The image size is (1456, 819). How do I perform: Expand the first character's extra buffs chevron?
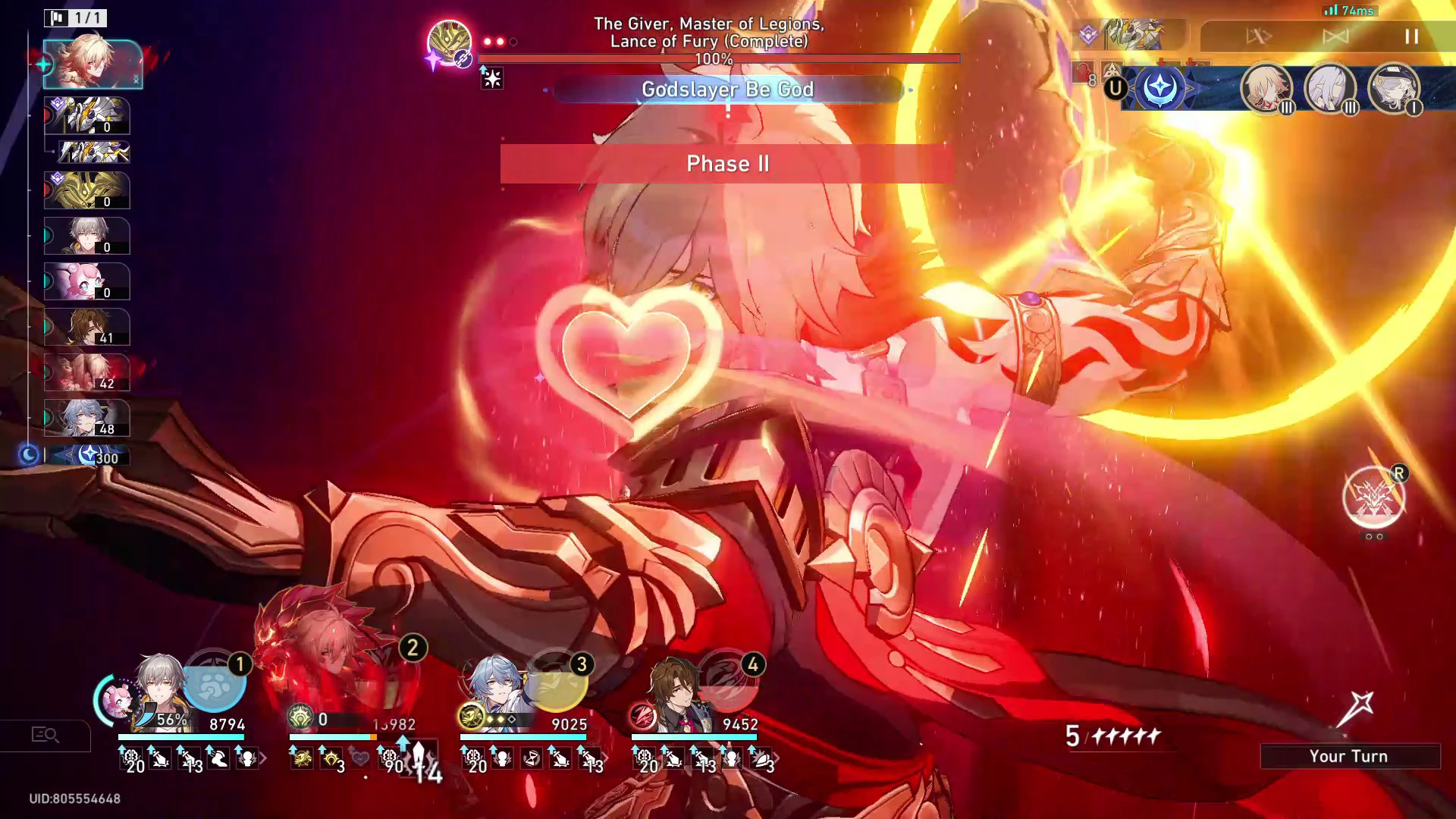(x=263, y=758)
